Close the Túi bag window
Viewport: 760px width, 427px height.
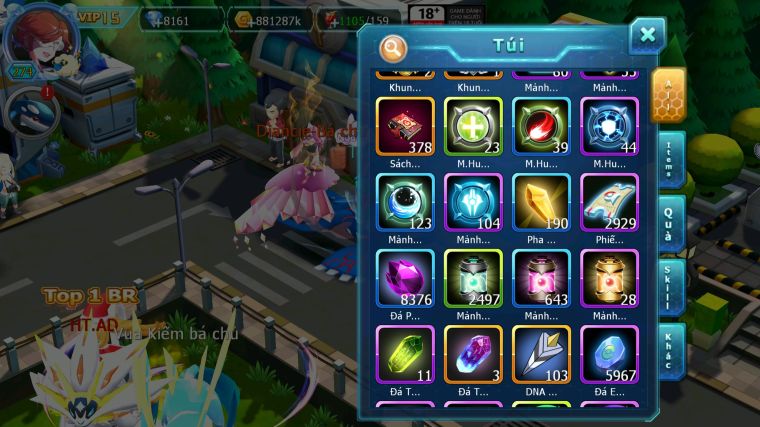(647, 35)
